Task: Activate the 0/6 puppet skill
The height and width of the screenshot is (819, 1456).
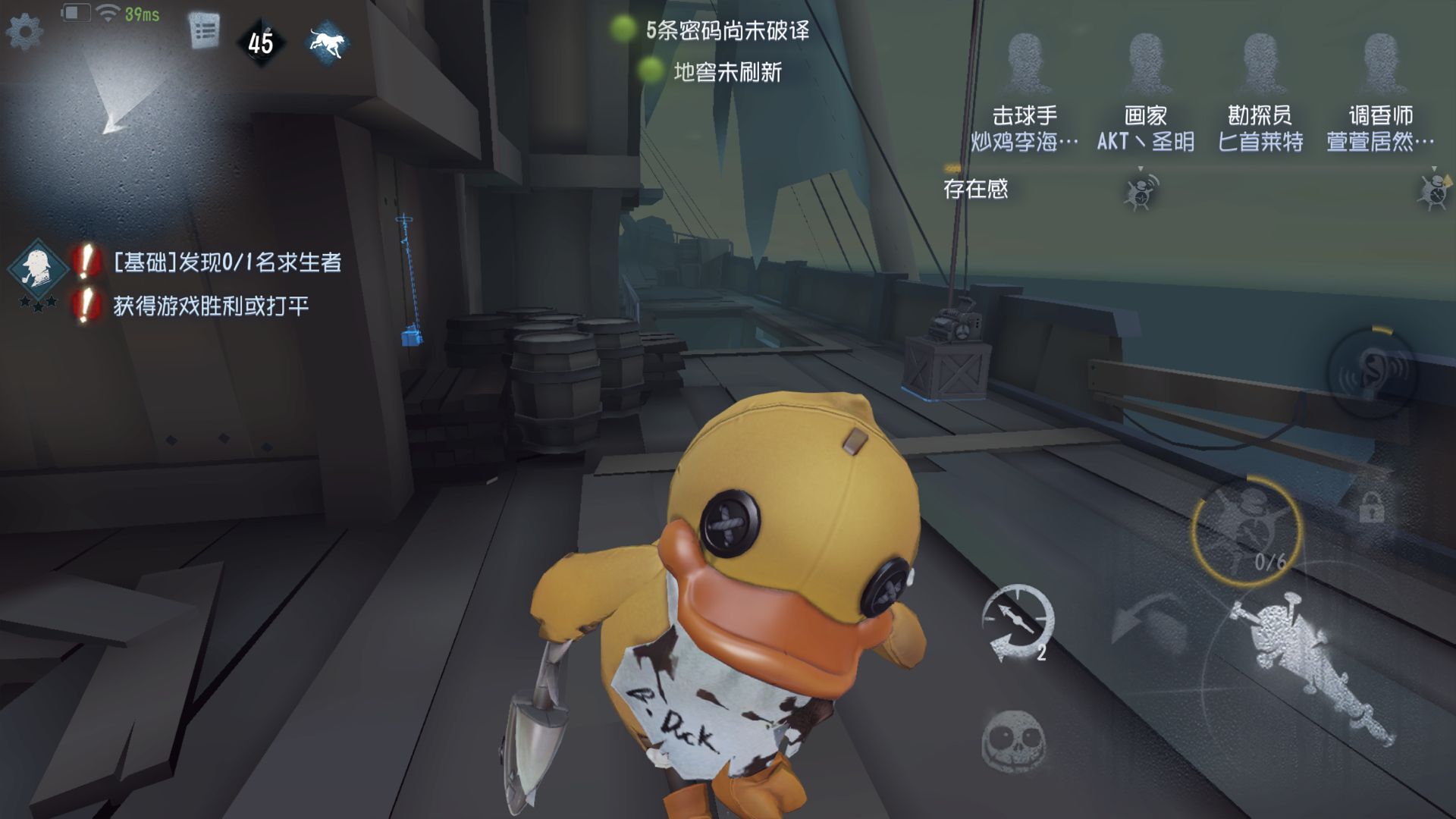Action: pos(1246,530)
